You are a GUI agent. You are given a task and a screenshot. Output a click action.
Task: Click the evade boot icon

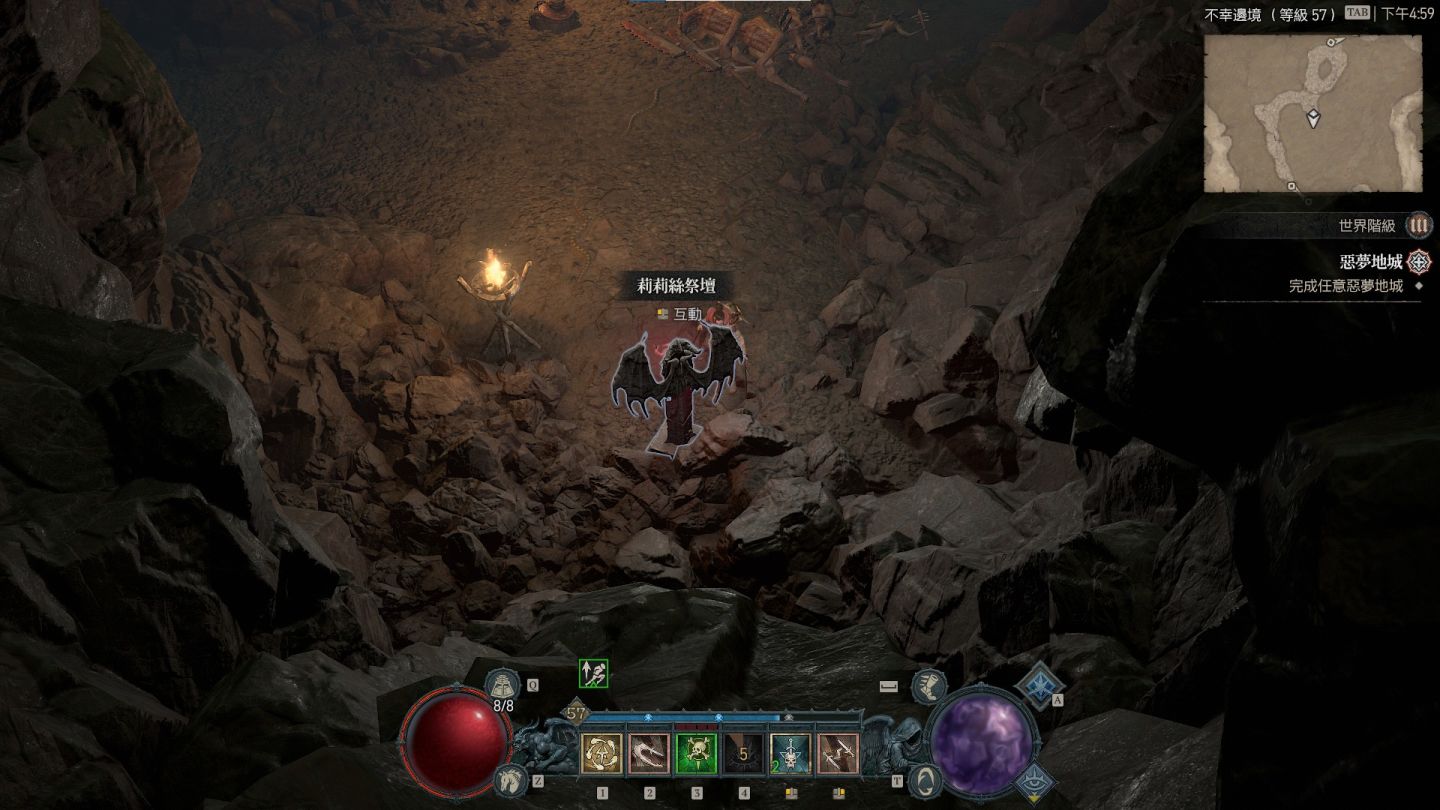pyautogui.click(x=928, y=686)
